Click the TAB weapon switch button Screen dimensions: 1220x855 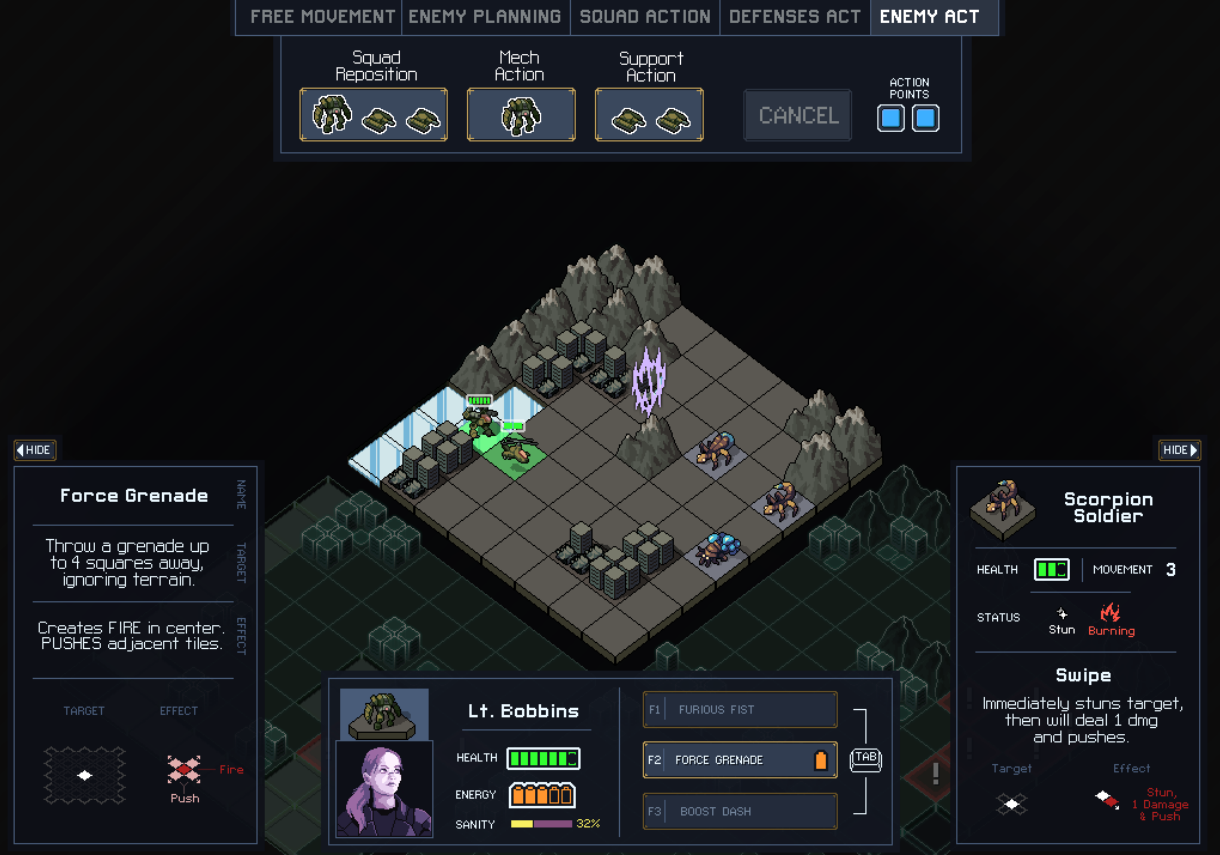(866, 760)
